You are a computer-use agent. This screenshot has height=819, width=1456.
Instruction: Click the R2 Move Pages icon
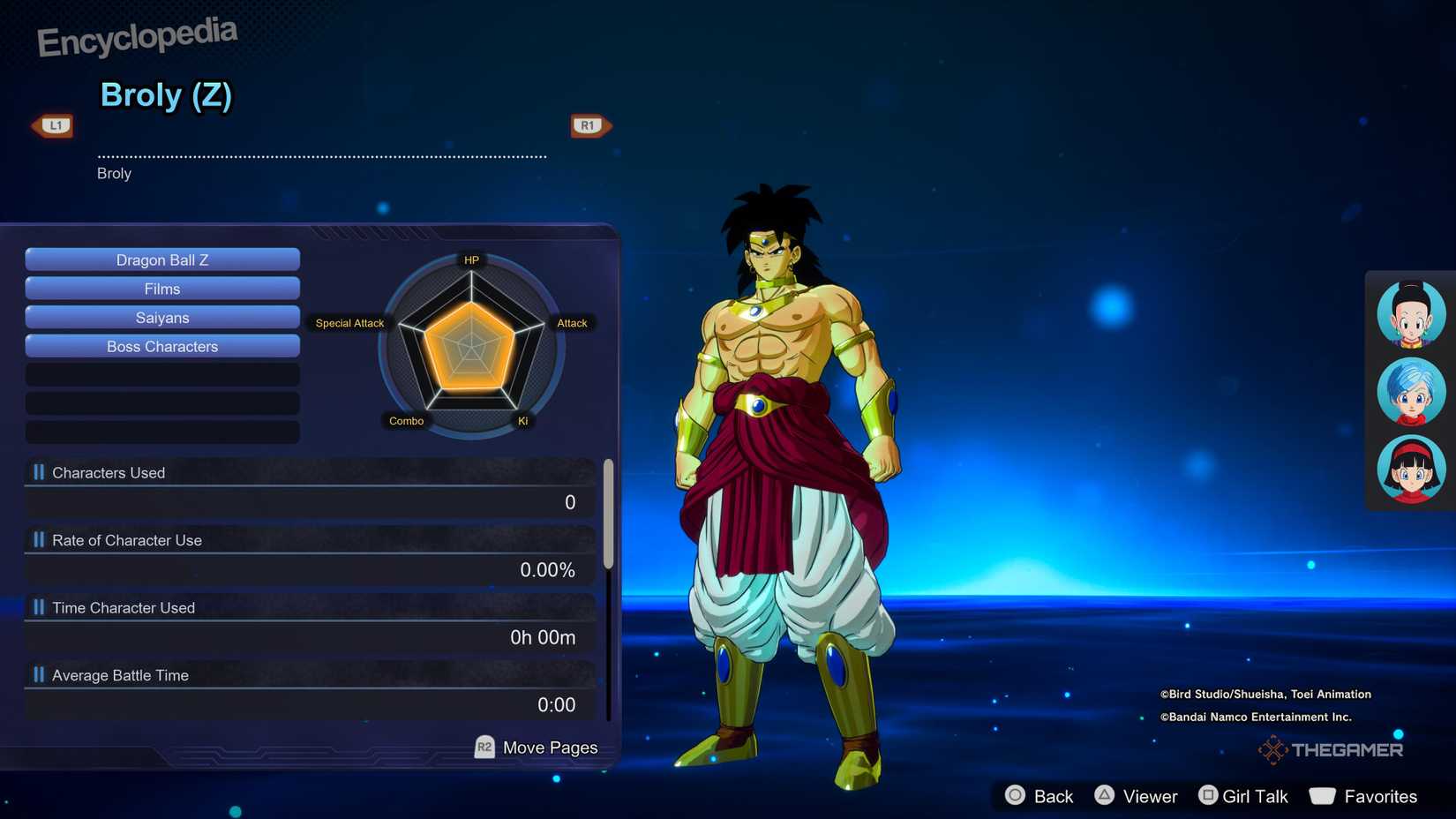coord(483,747)
